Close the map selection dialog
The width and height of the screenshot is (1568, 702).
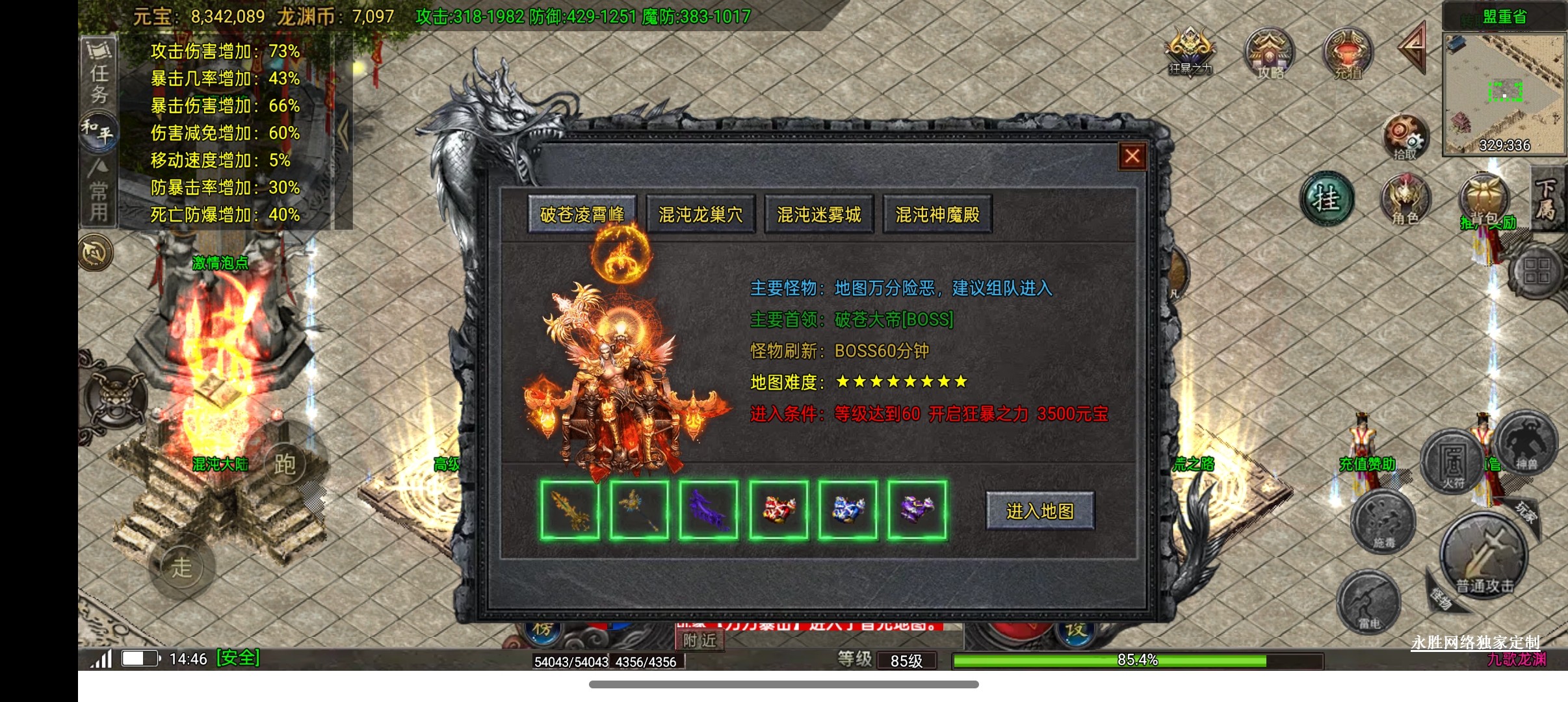click(x=1132, y=156)
